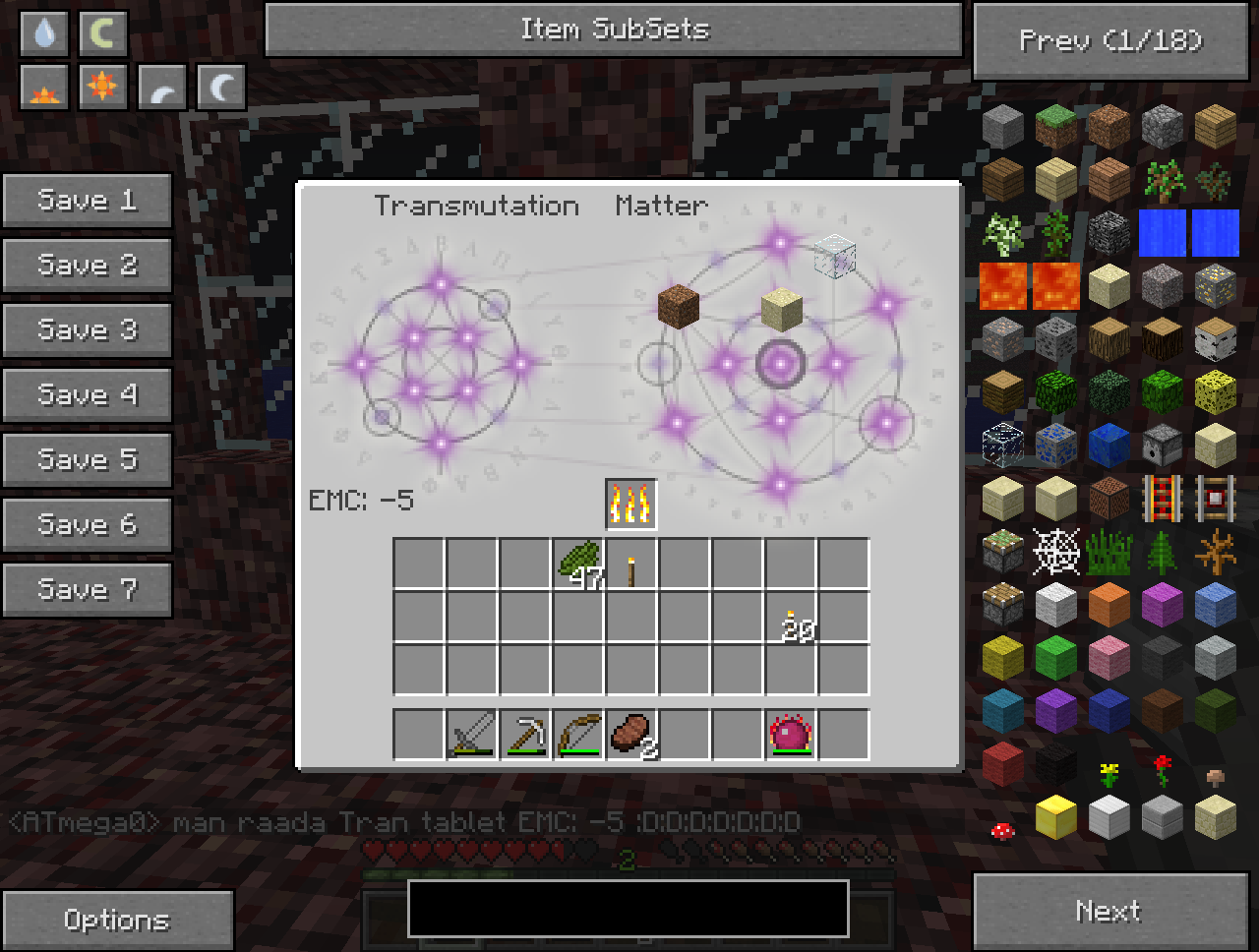Image resolution: width=1259 pixels, height=952 pixels.
Task: Load the Save 1 slot
Action: tap(87, 201)
